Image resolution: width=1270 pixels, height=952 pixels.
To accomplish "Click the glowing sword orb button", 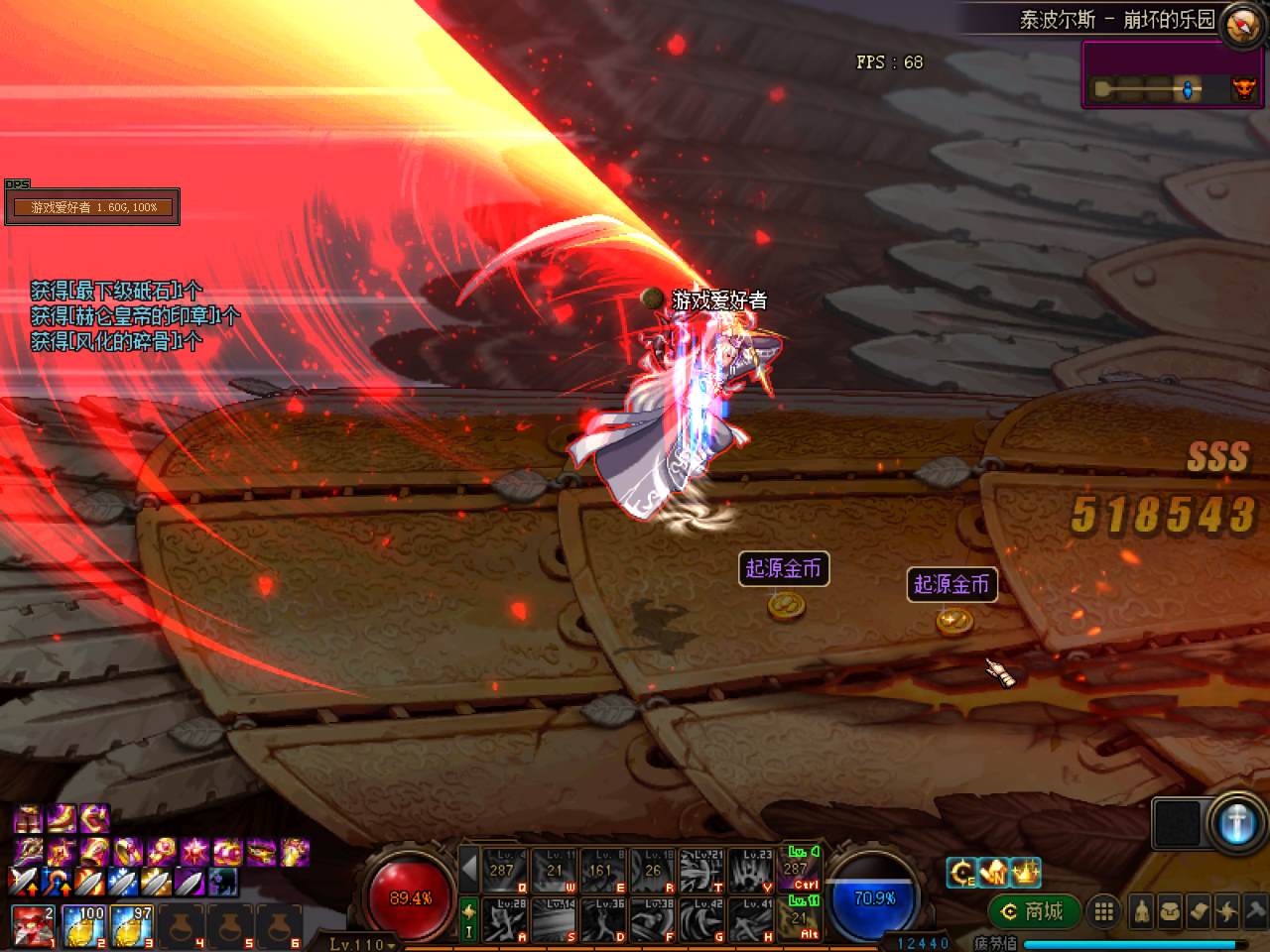I will 1236,824.
